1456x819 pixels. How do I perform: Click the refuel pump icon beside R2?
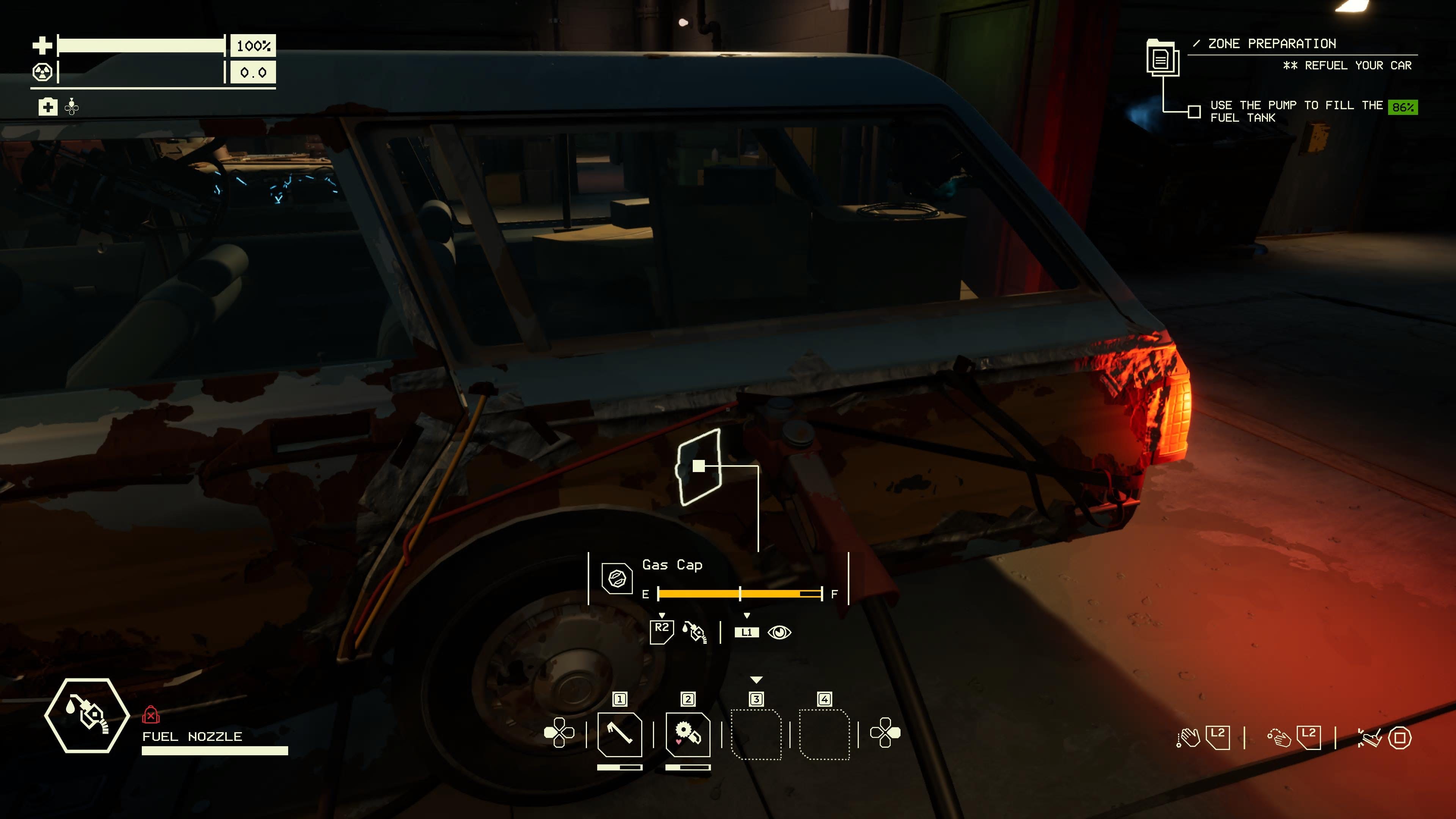coord(695,632)
